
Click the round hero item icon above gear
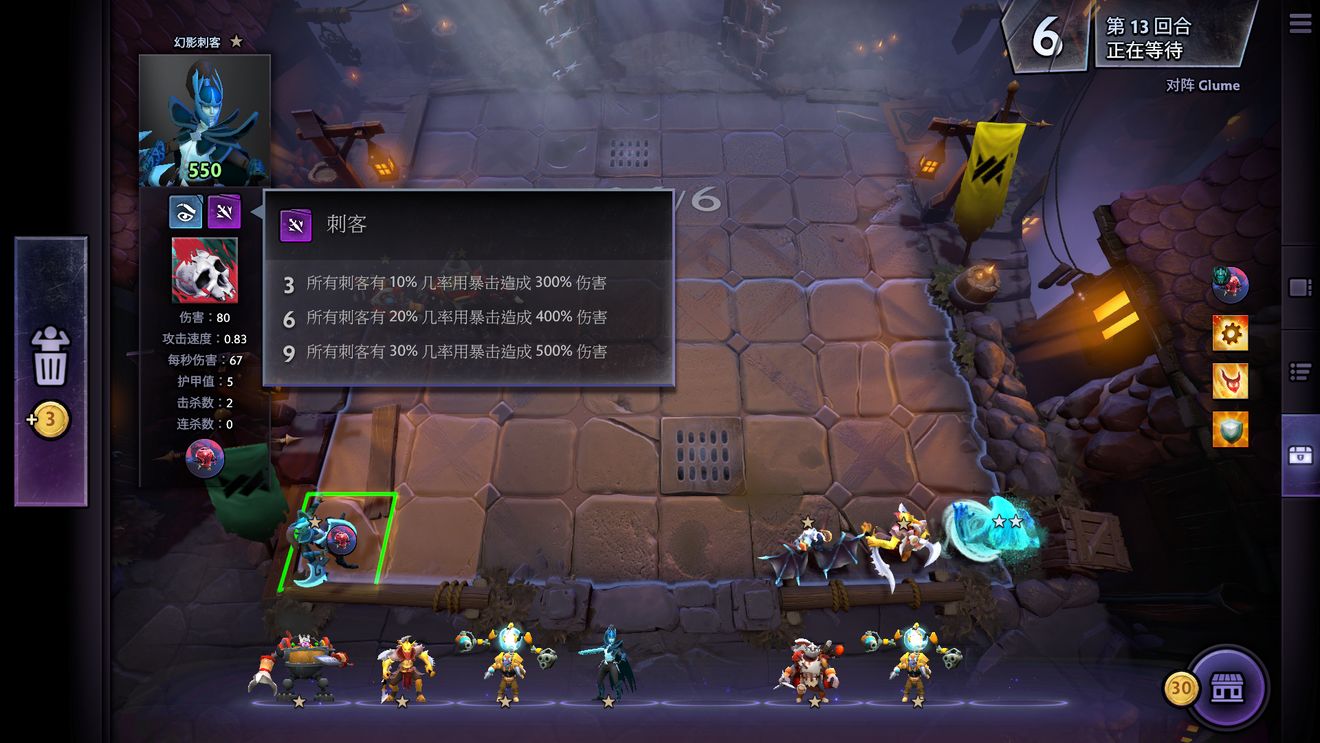pyautogui.click(x=1230, y=284)
